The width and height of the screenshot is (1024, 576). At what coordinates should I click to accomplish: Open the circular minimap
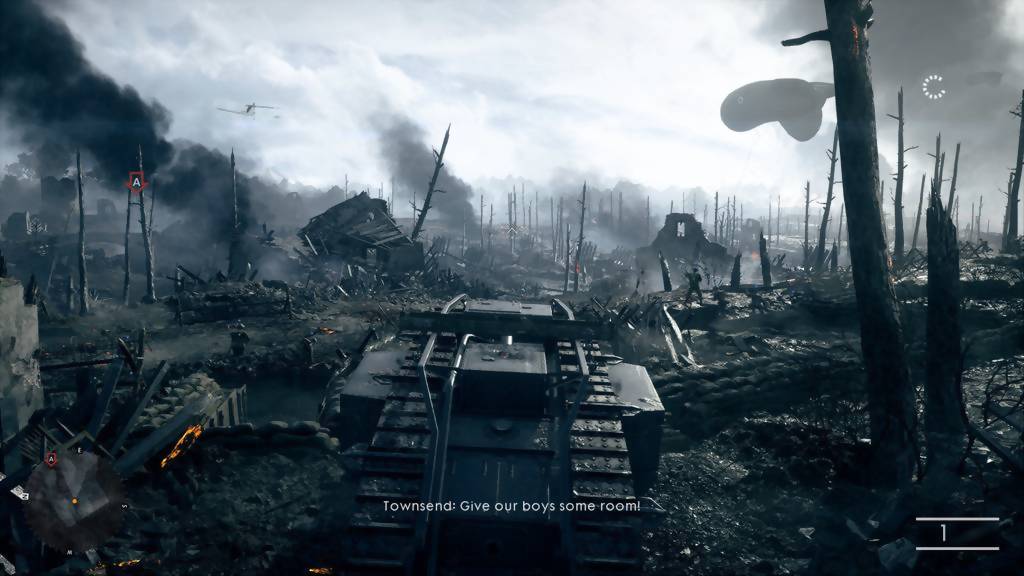(73, 501)
